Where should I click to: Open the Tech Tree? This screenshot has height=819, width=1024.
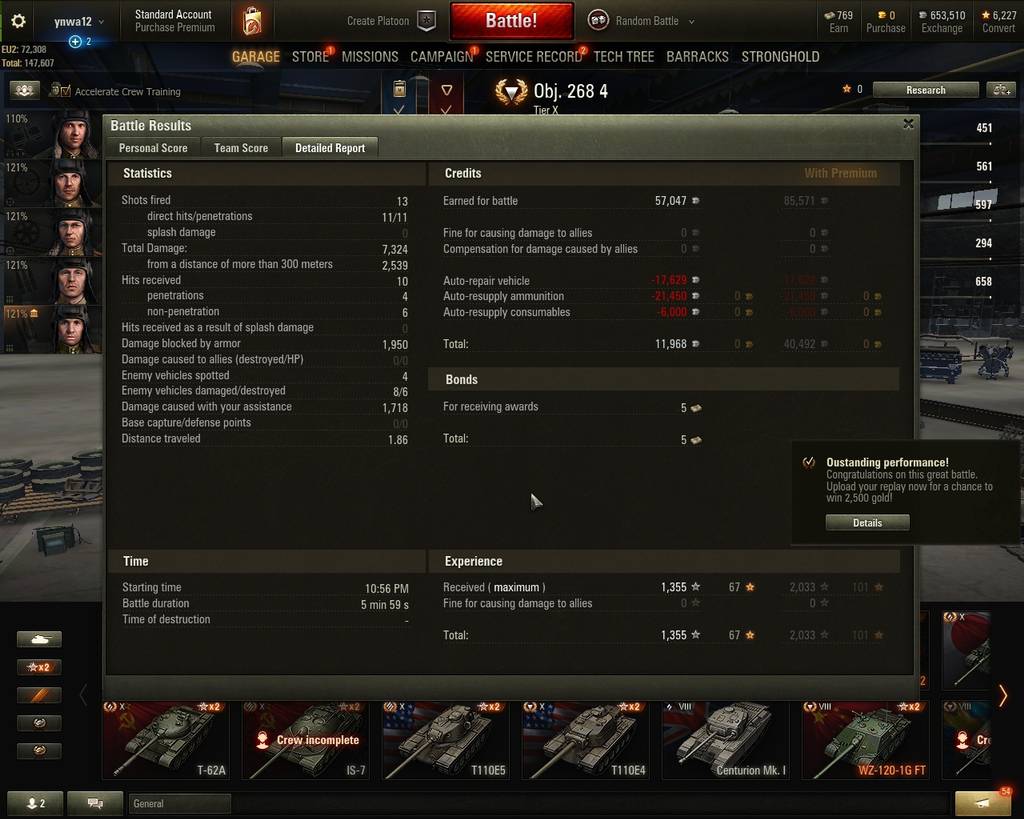623,57
